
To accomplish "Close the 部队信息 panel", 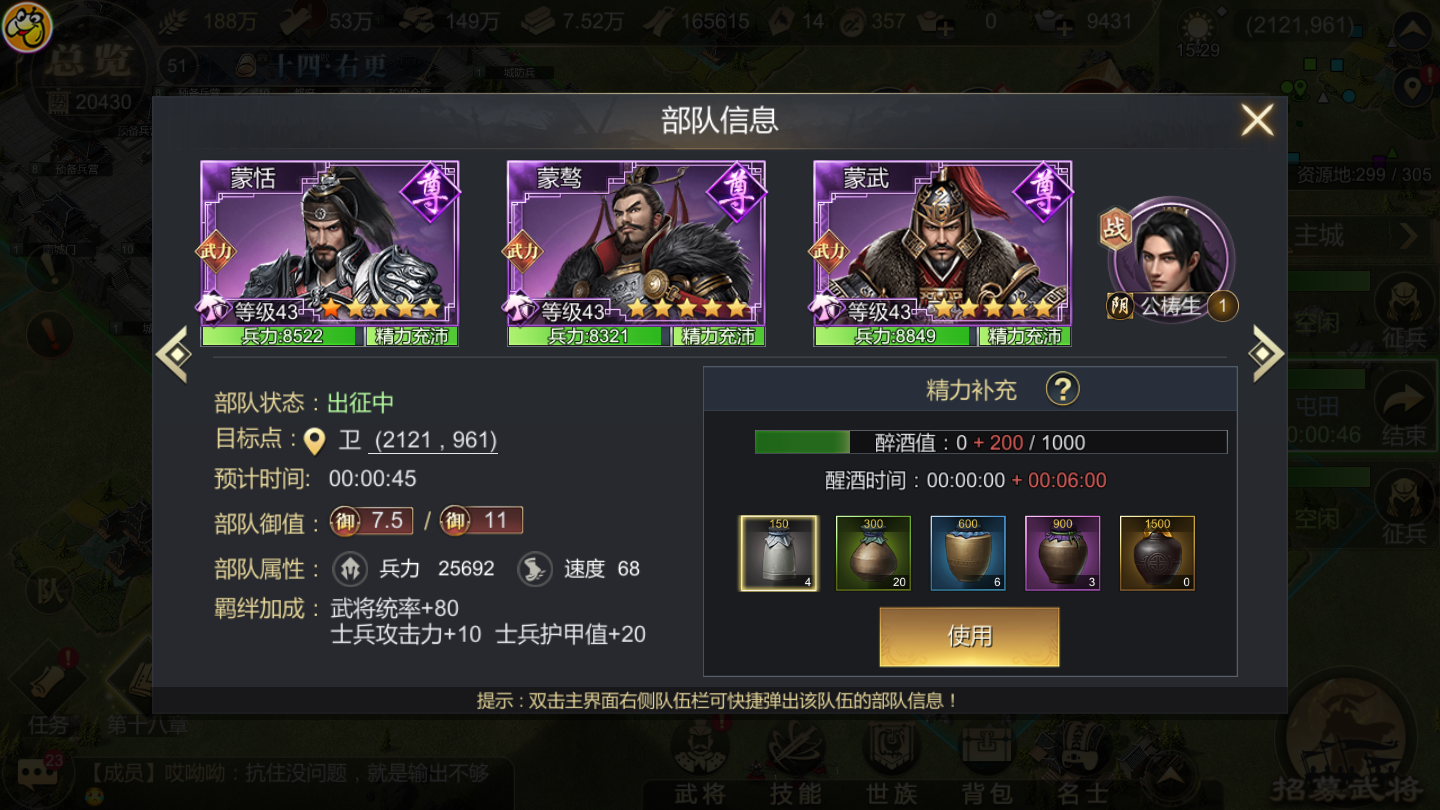I will 1257,121.
